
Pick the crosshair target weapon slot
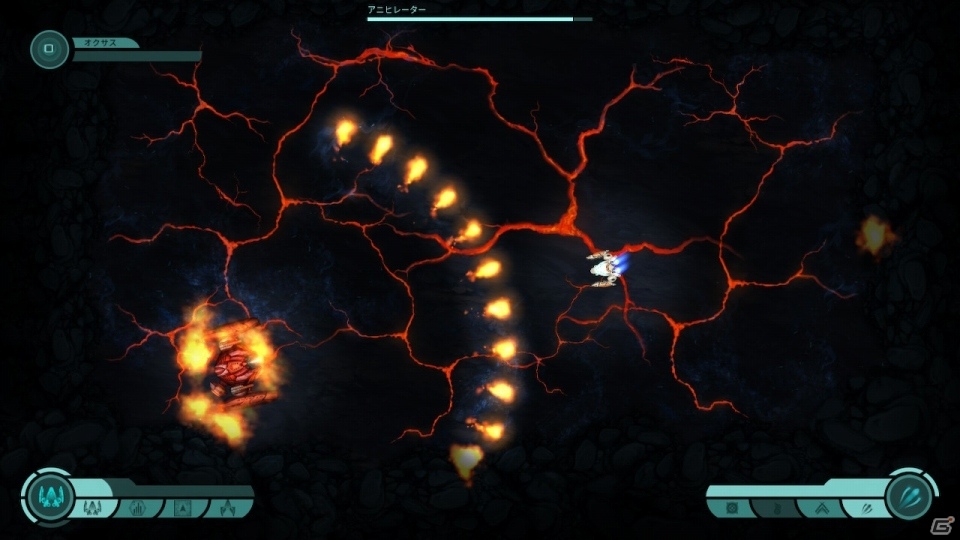tap(733, 508)
